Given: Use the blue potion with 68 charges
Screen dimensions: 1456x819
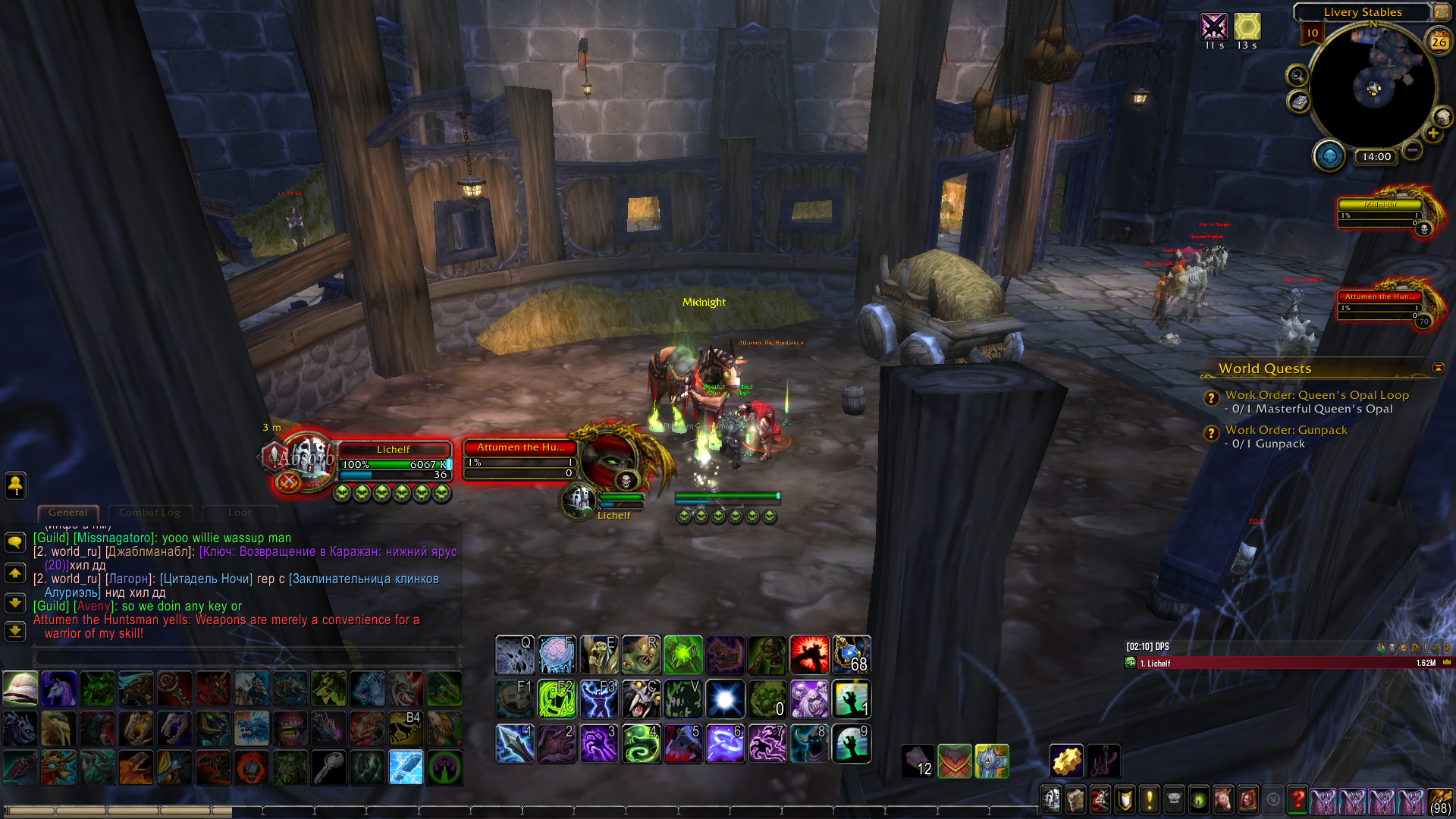Looking at the screenshot, I should click(852, 654).
